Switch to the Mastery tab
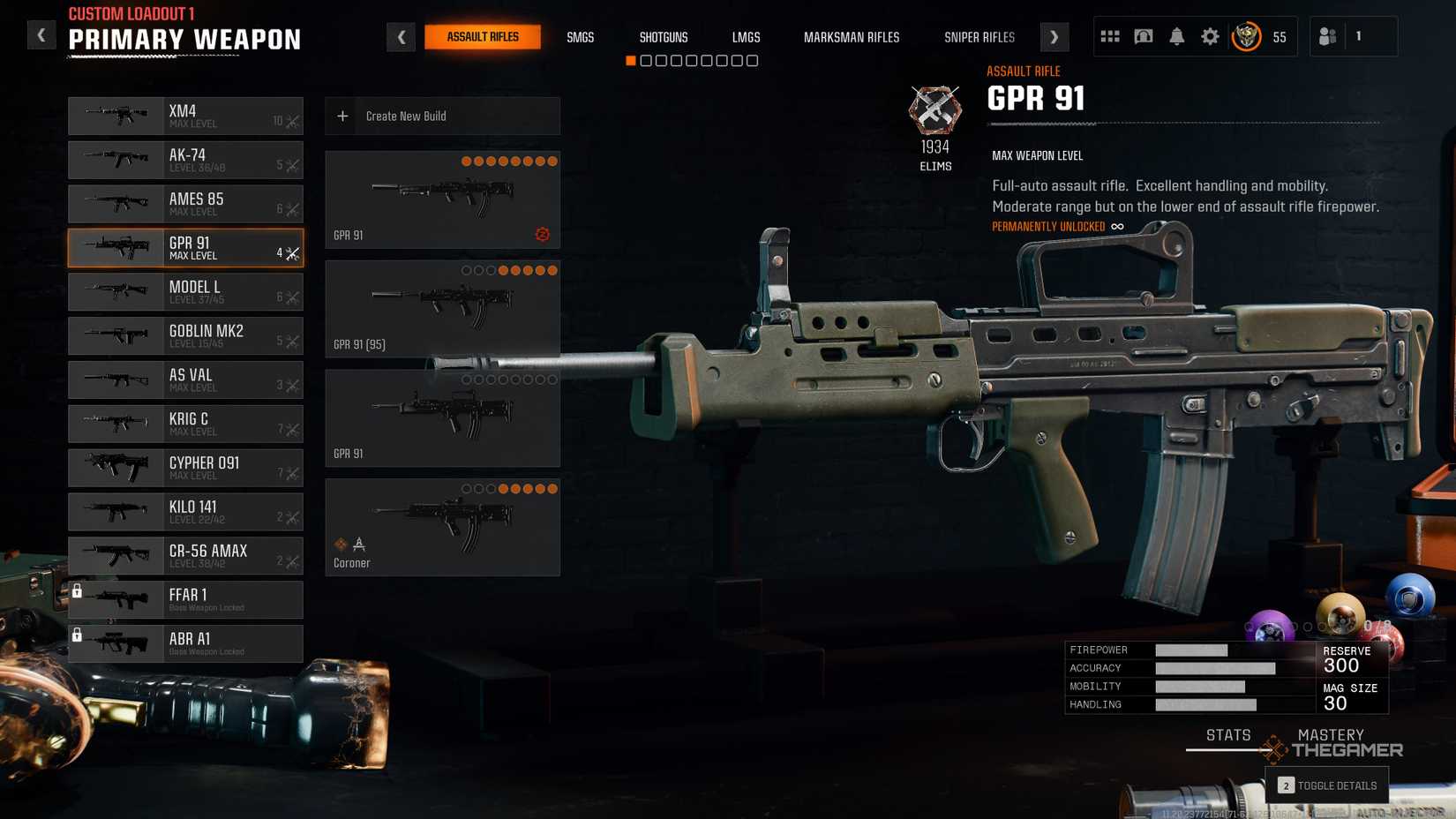1456x819 pixels. coord(1330,735)
